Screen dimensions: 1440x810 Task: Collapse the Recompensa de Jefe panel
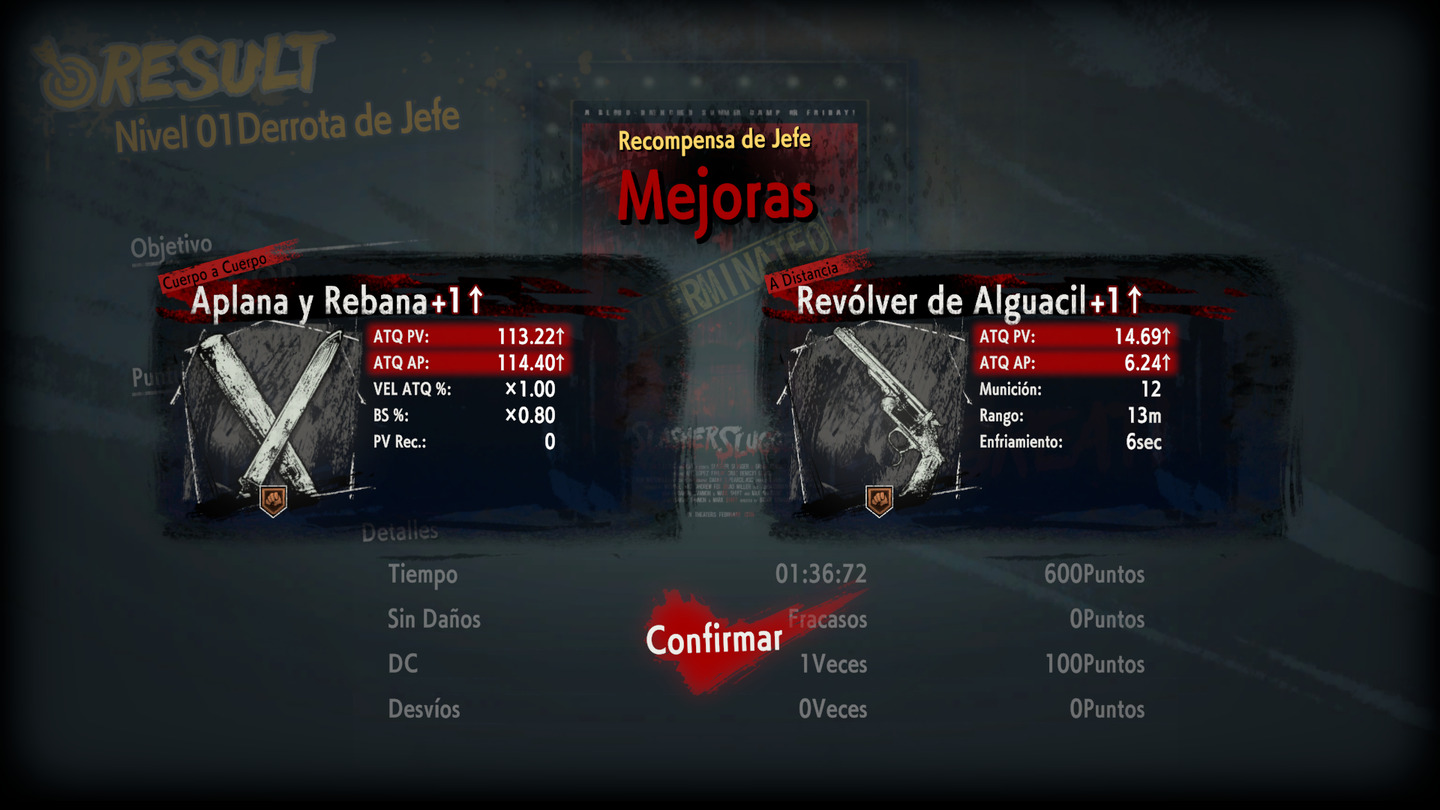(713, 139)
